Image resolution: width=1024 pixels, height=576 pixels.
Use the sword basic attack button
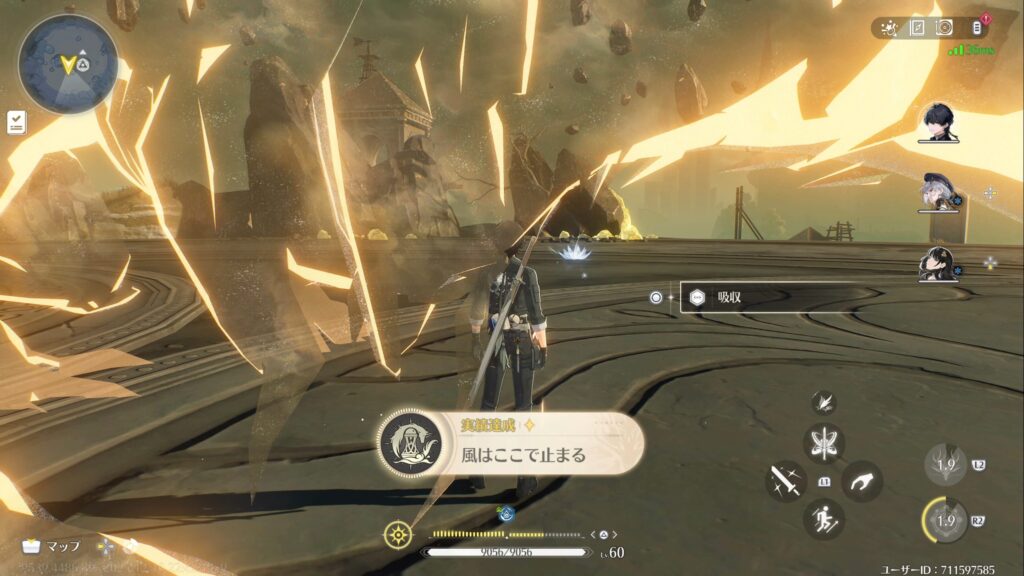coord(786,481)
